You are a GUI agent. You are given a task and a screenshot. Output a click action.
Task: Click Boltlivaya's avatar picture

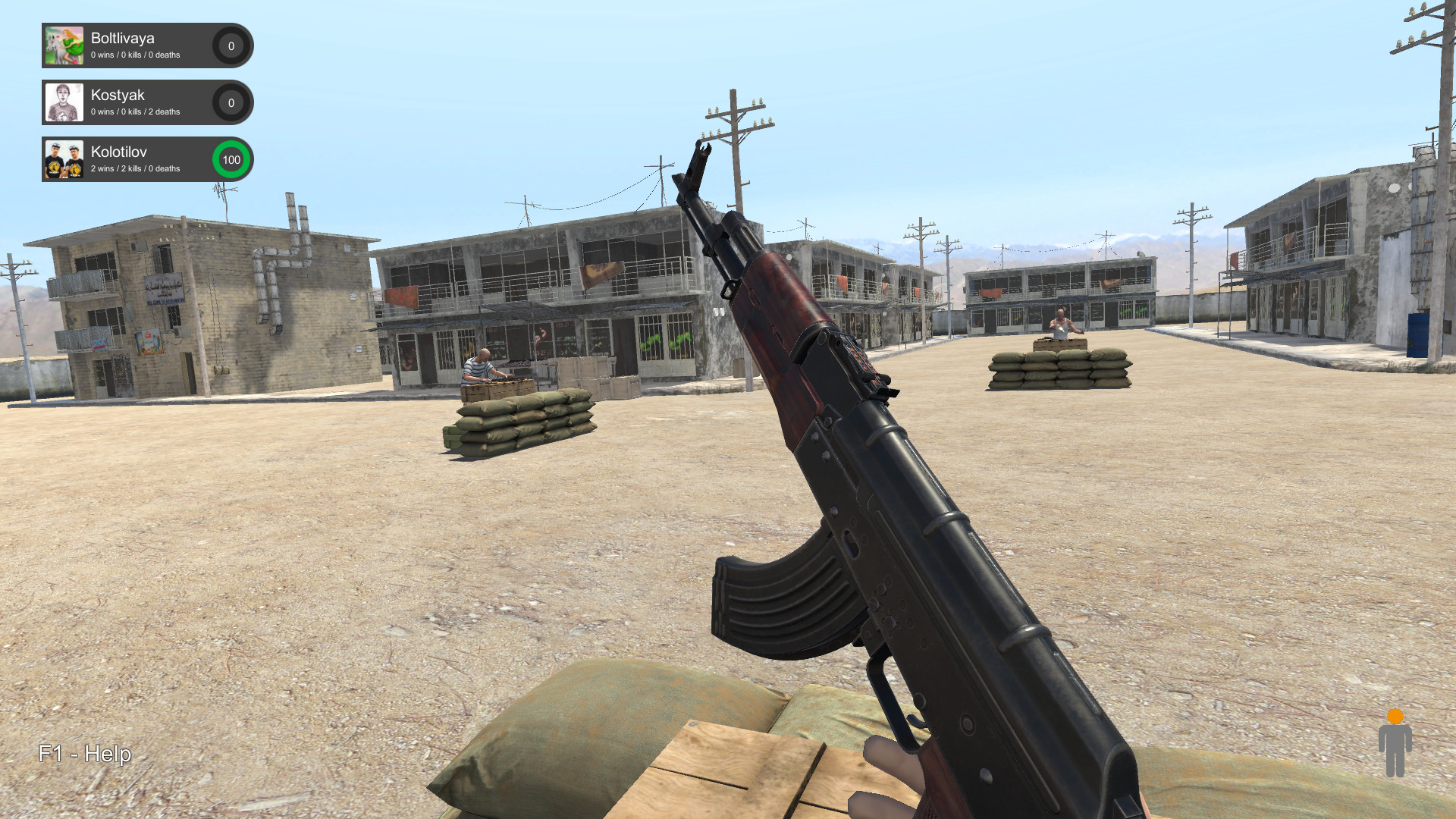[64, 45]
